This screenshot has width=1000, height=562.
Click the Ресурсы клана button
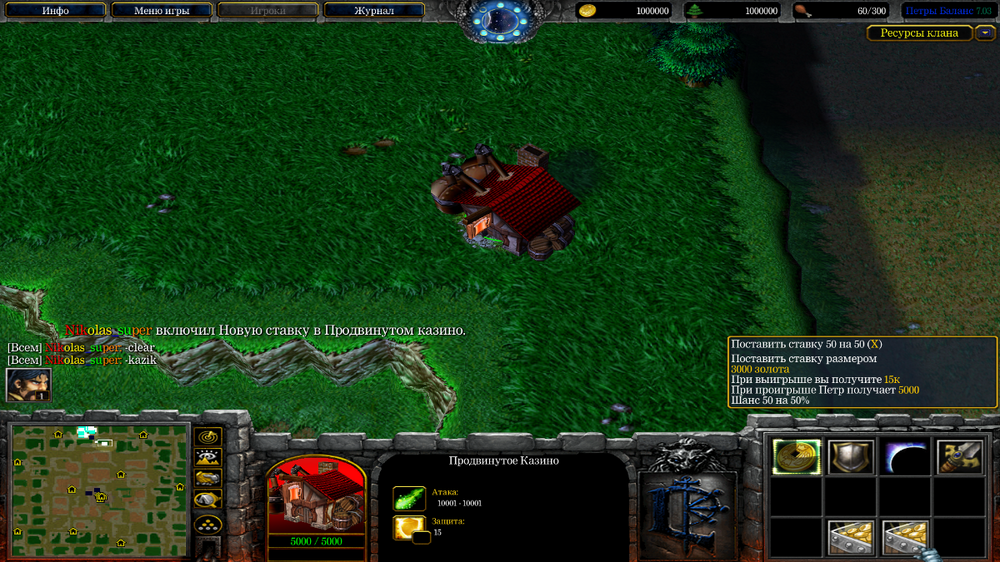pos(919,33)
